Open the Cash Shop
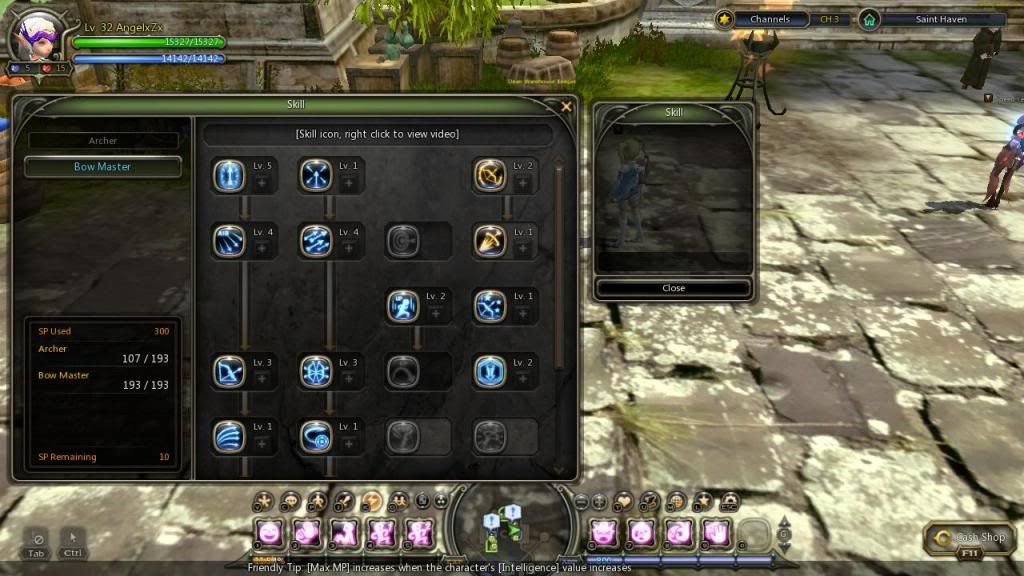1024x576 pixels. 963,538
